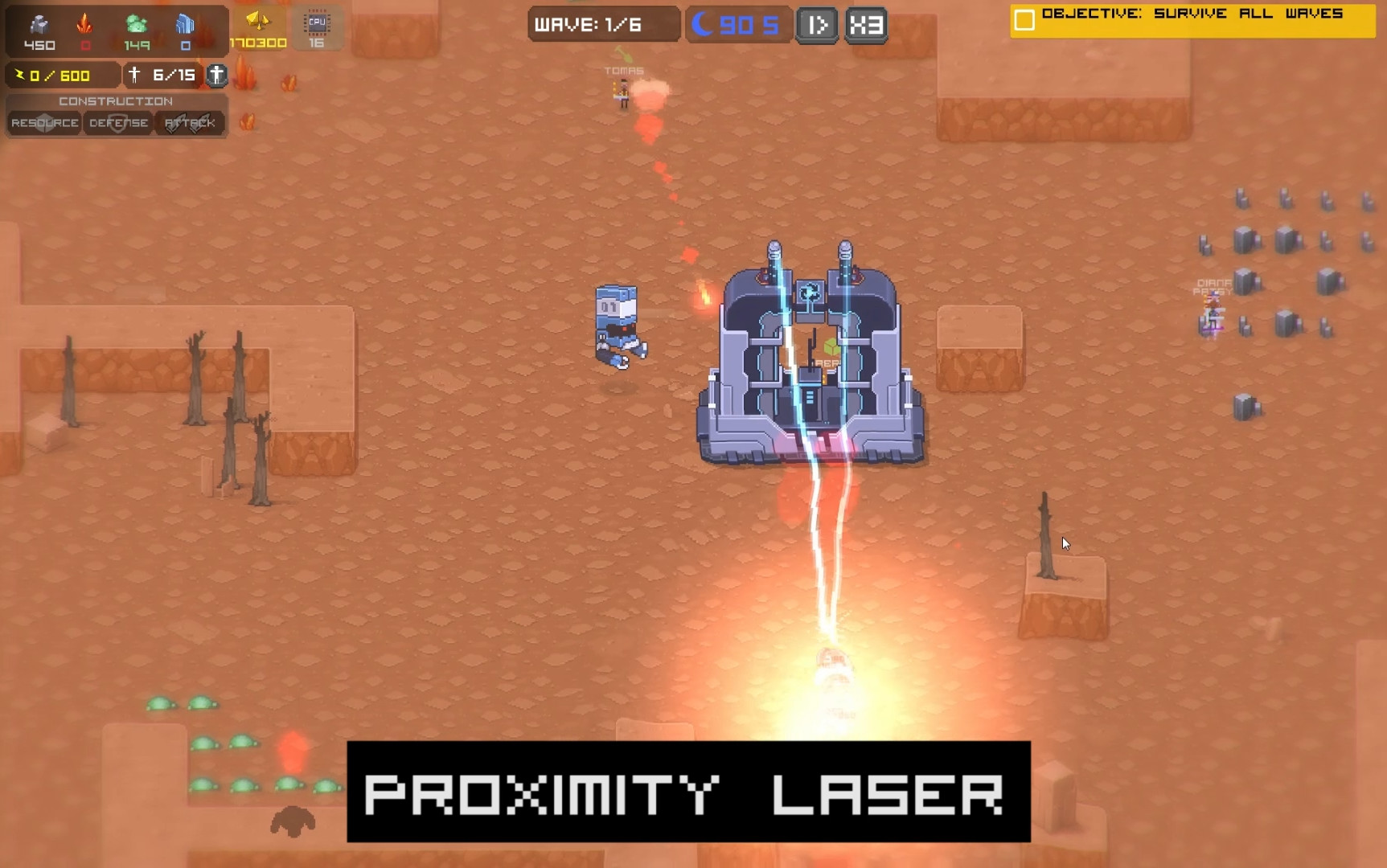This screenshot has height=868, width=1387.
Task: Click the energy 0/600 progress bar
Action: [x=56, y=75]
